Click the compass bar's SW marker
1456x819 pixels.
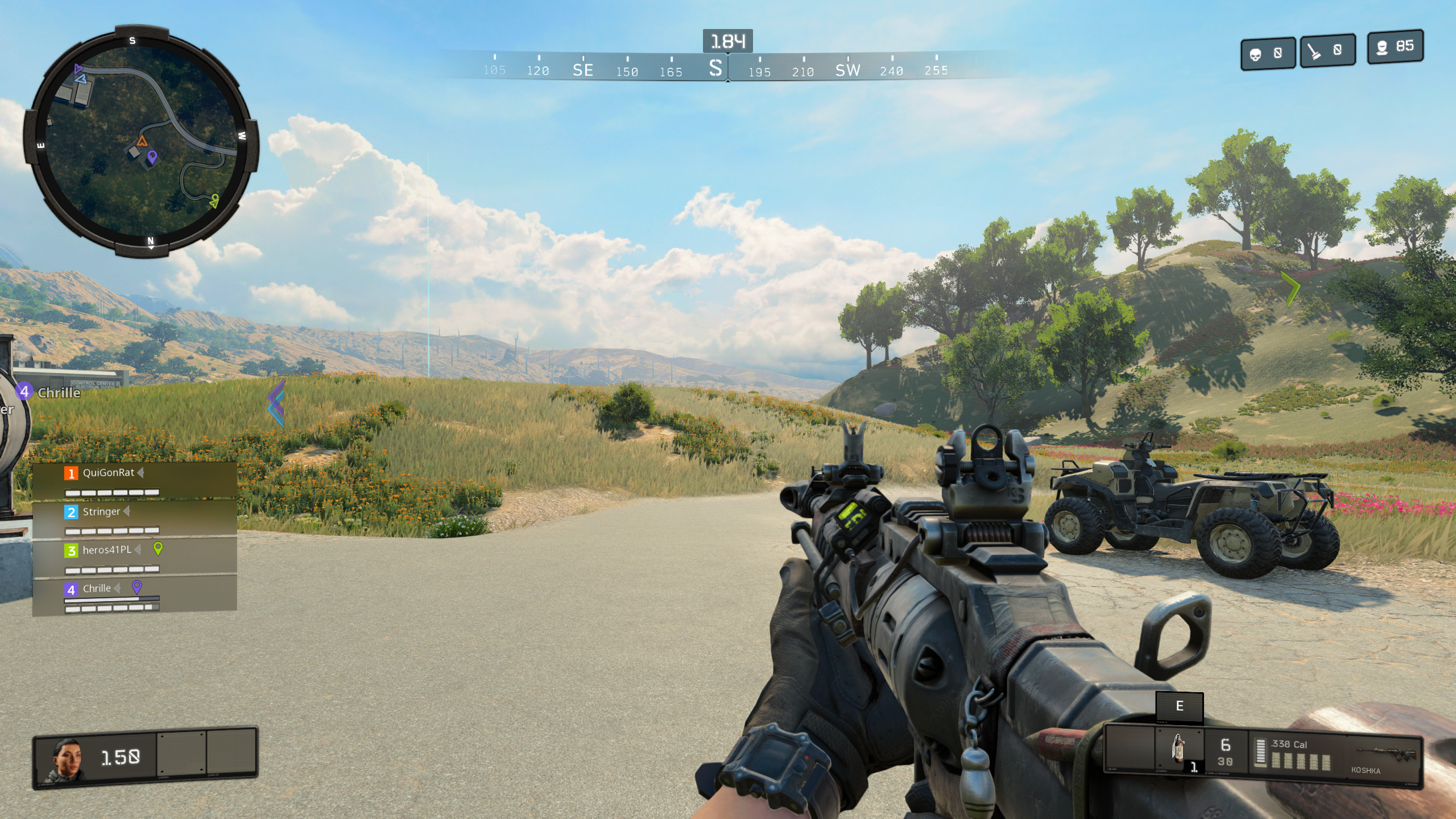847,70
